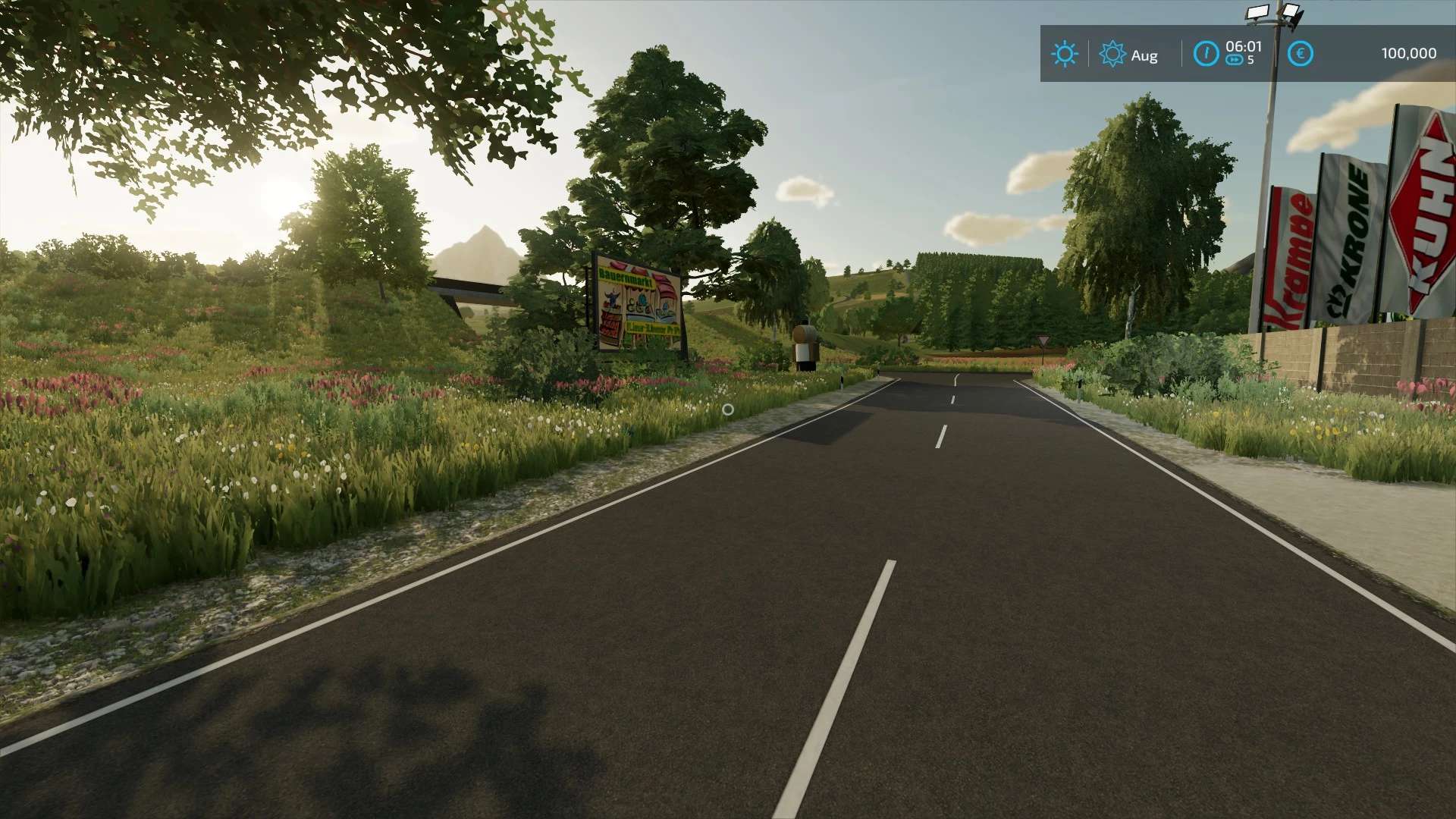Click the euro money icon
This screenshot has width=1456, height=819.
coord(1300,54)
